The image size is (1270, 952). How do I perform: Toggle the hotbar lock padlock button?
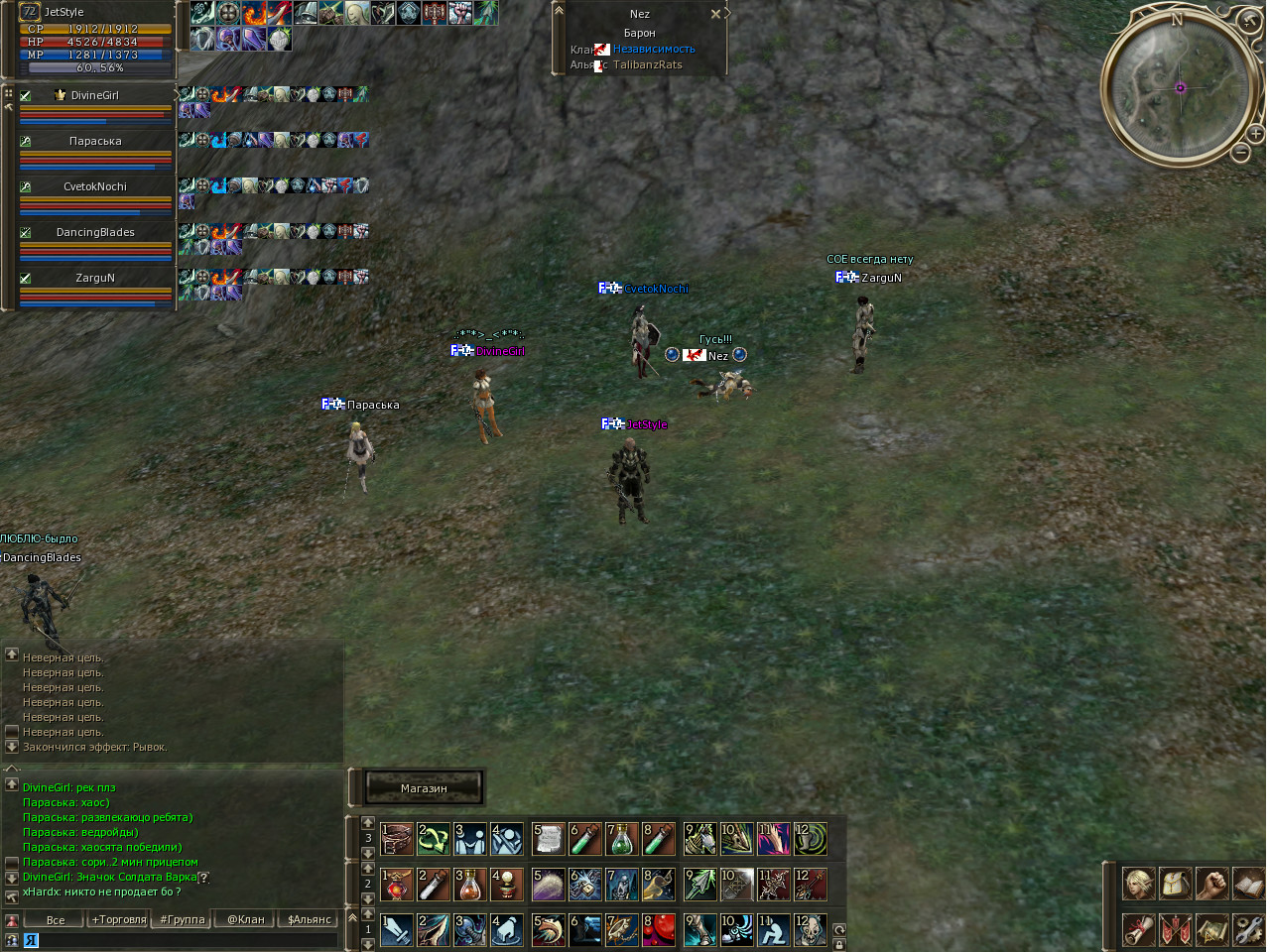[839, 944]
